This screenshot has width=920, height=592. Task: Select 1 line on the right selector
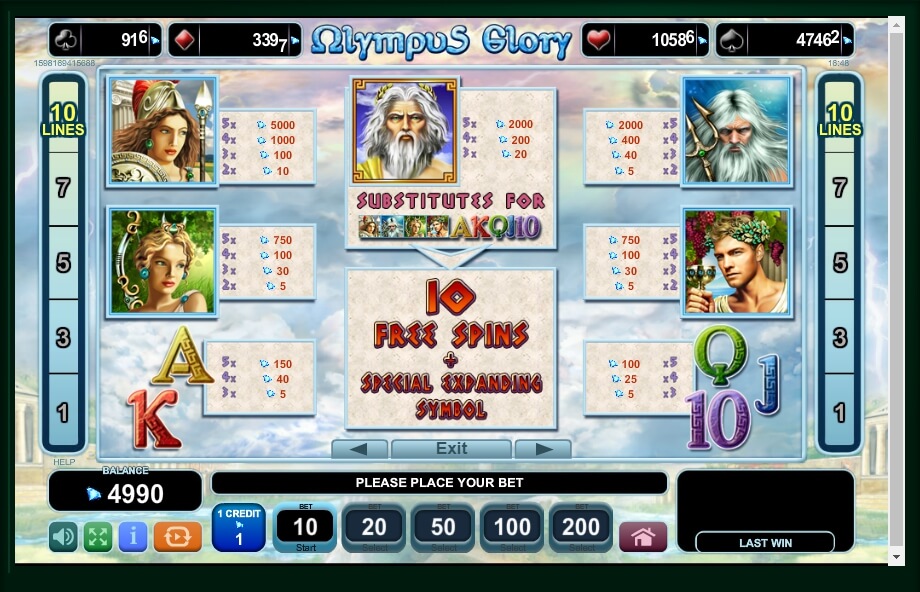[x=840, y=412]
